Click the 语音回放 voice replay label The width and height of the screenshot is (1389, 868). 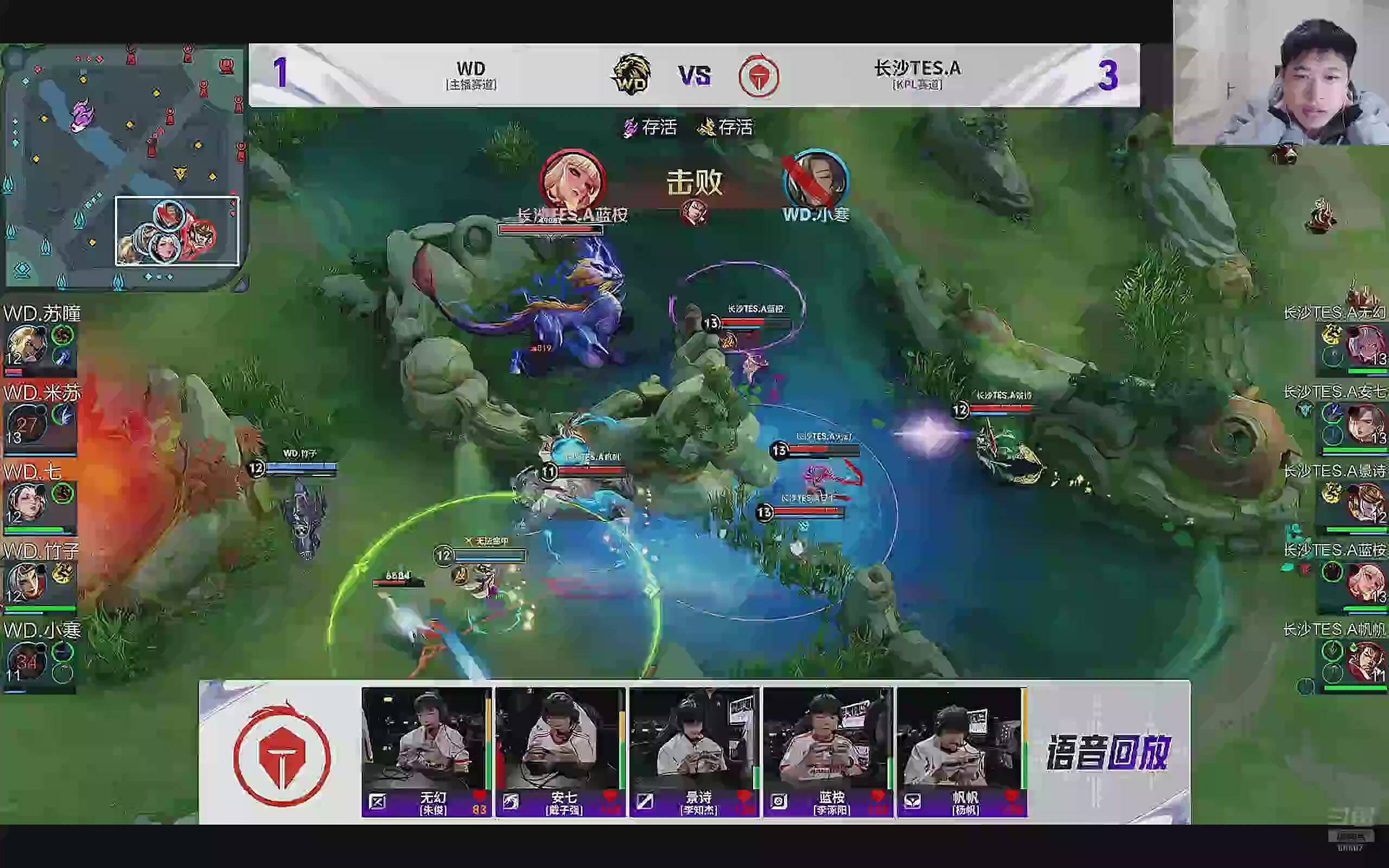click(x=1108, y=752)
